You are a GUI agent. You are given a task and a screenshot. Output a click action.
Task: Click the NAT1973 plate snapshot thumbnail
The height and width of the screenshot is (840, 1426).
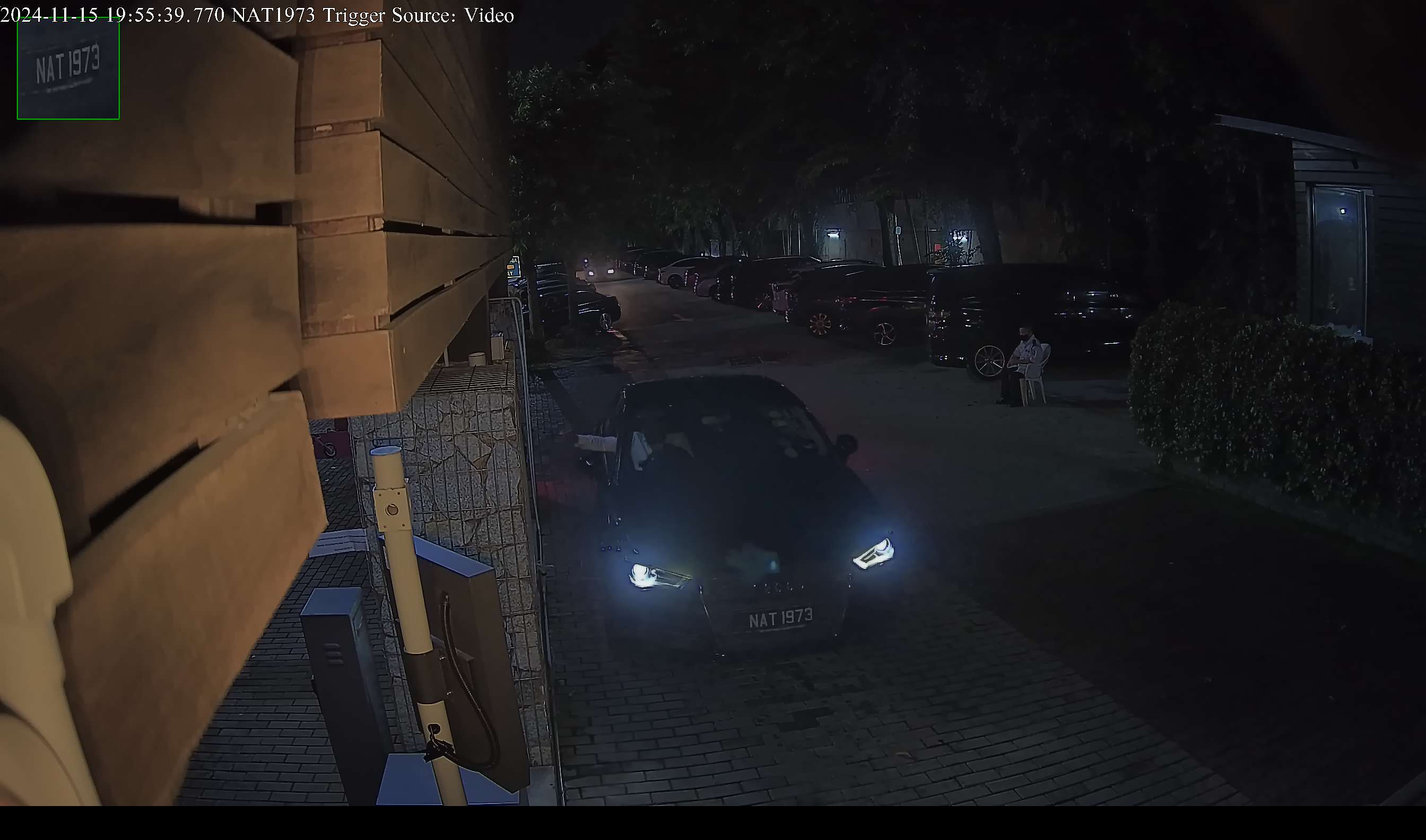(x=68, y=69)
